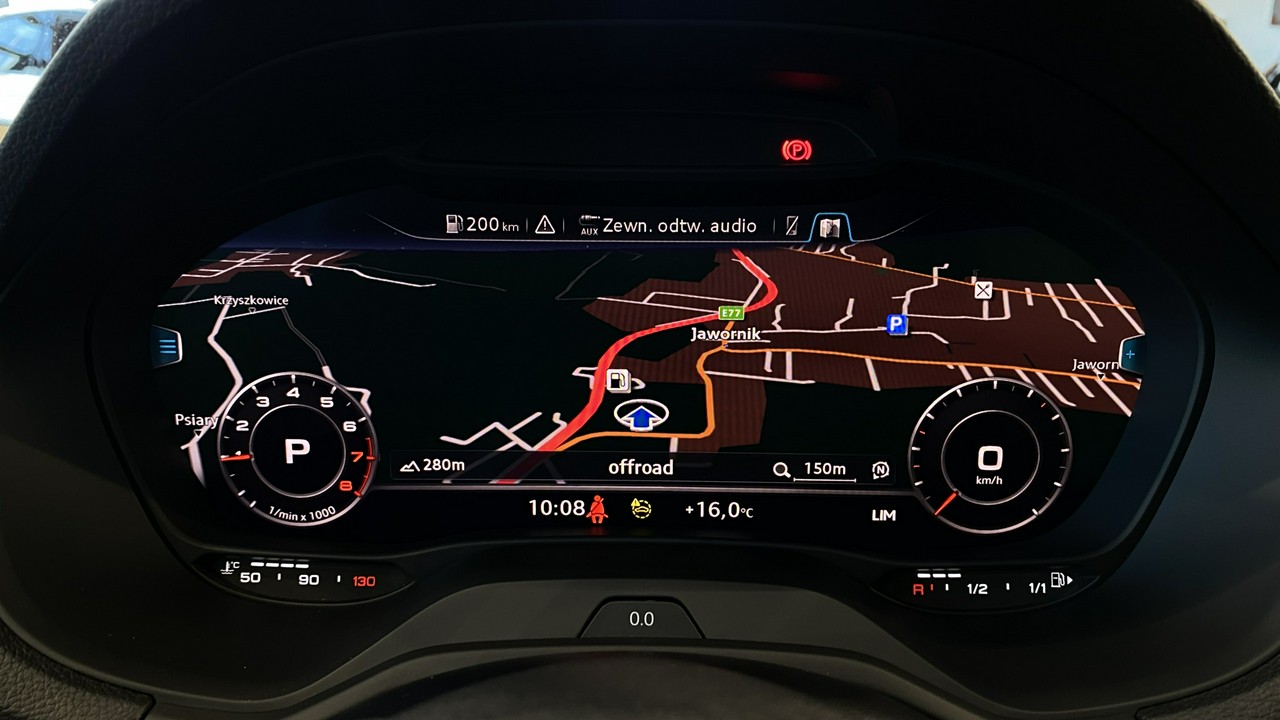Select the crossed-out square map marker
The image size is (1280, 720).
pyautogui.click(x=983, y=290)
